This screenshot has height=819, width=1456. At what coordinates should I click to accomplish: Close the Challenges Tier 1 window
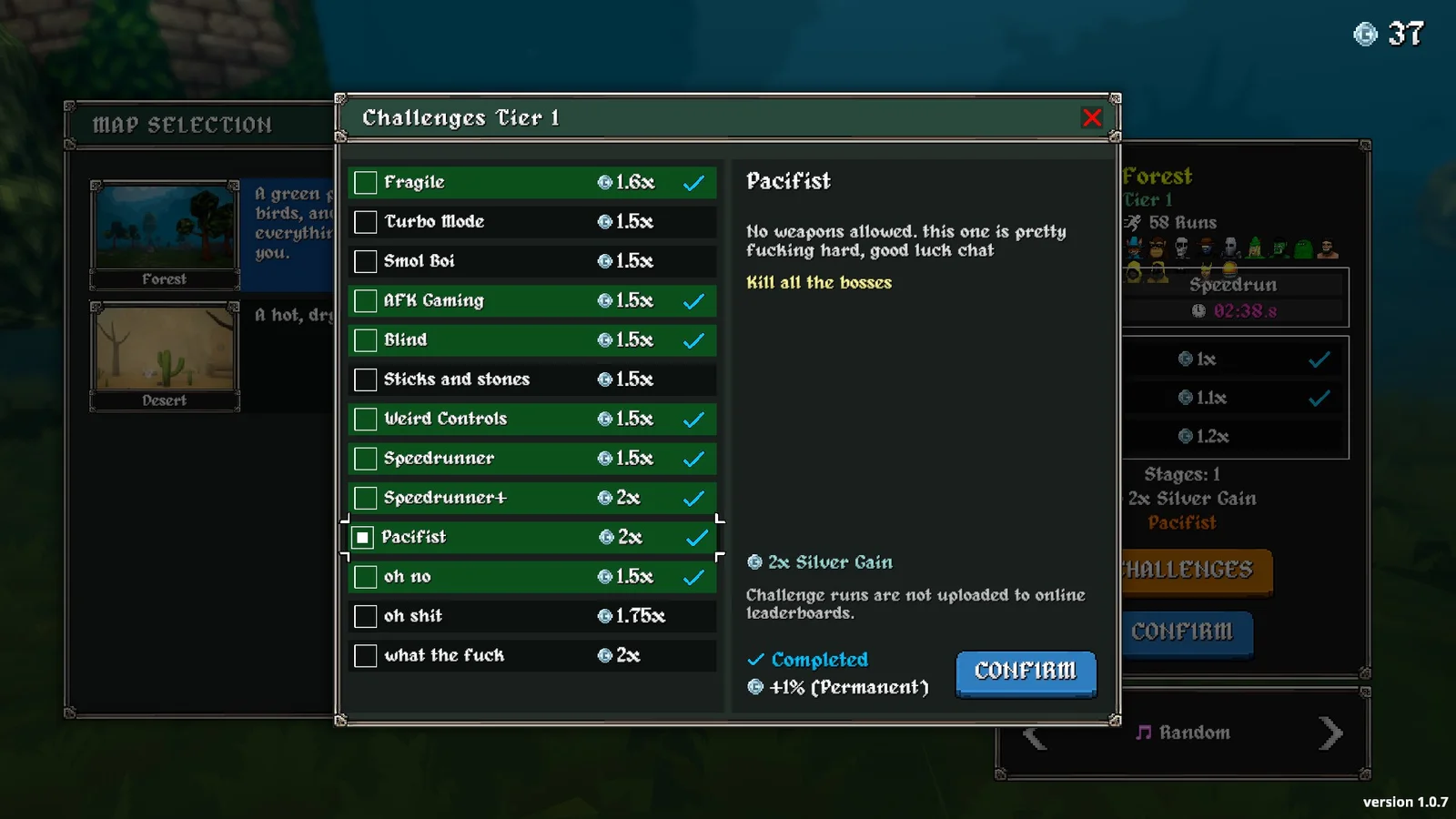coord(1092,117)
